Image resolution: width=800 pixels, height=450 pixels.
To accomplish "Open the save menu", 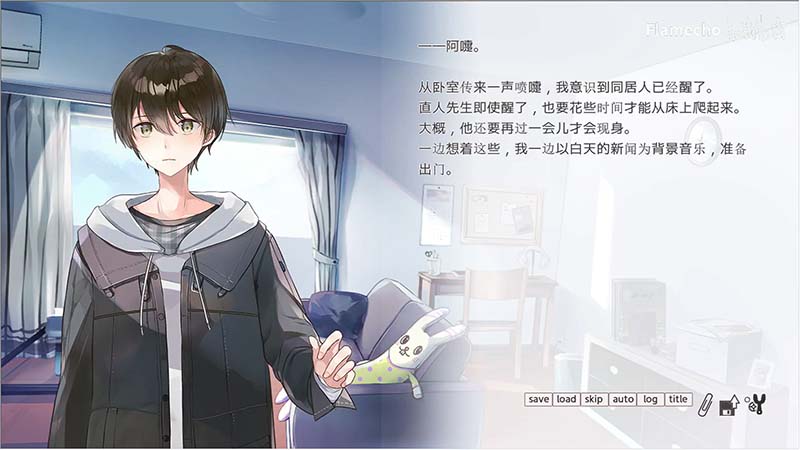I will (x=538, y=399).
